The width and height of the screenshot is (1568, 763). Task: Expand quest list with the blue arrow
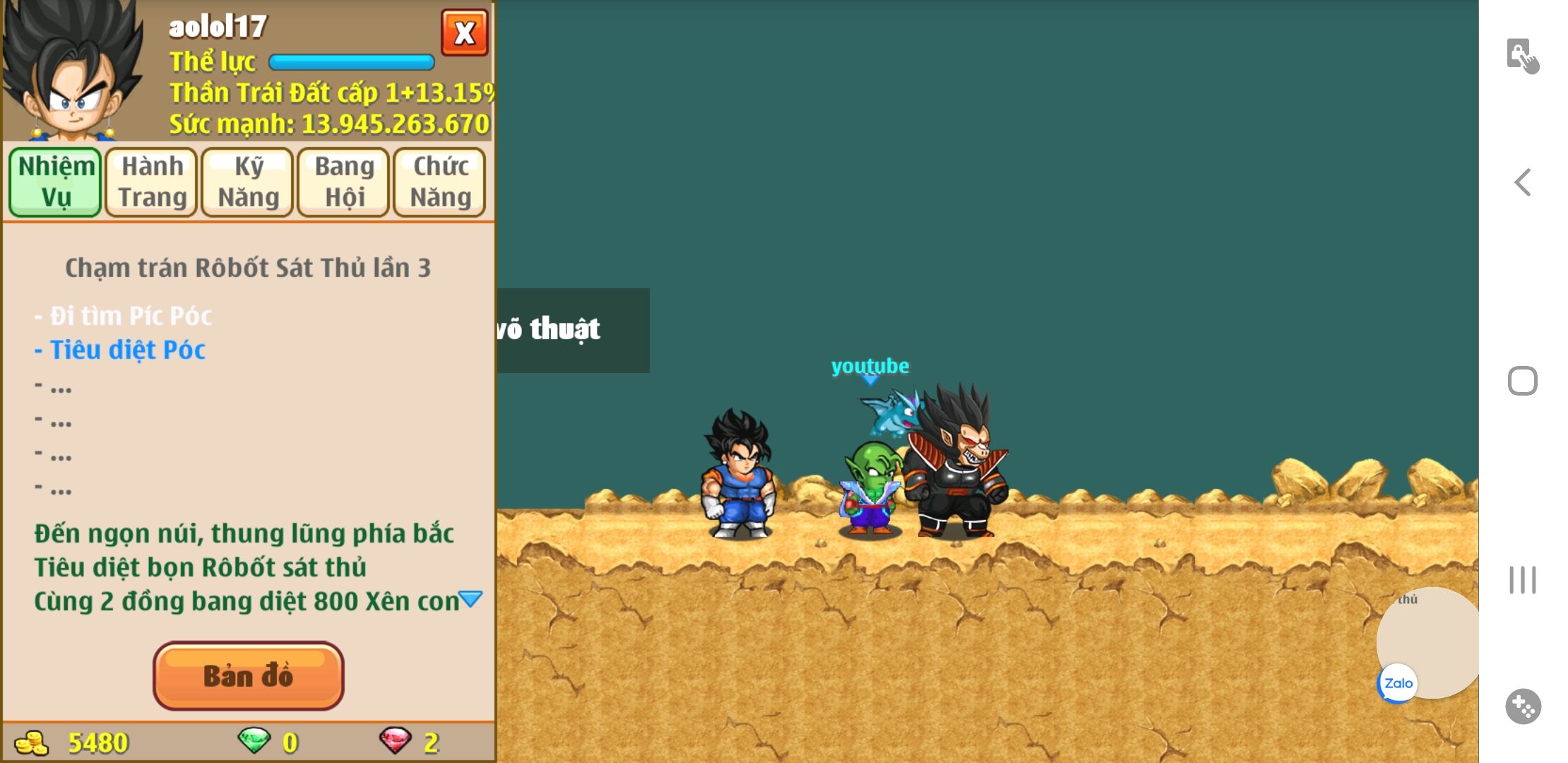(x=470, y=600)
